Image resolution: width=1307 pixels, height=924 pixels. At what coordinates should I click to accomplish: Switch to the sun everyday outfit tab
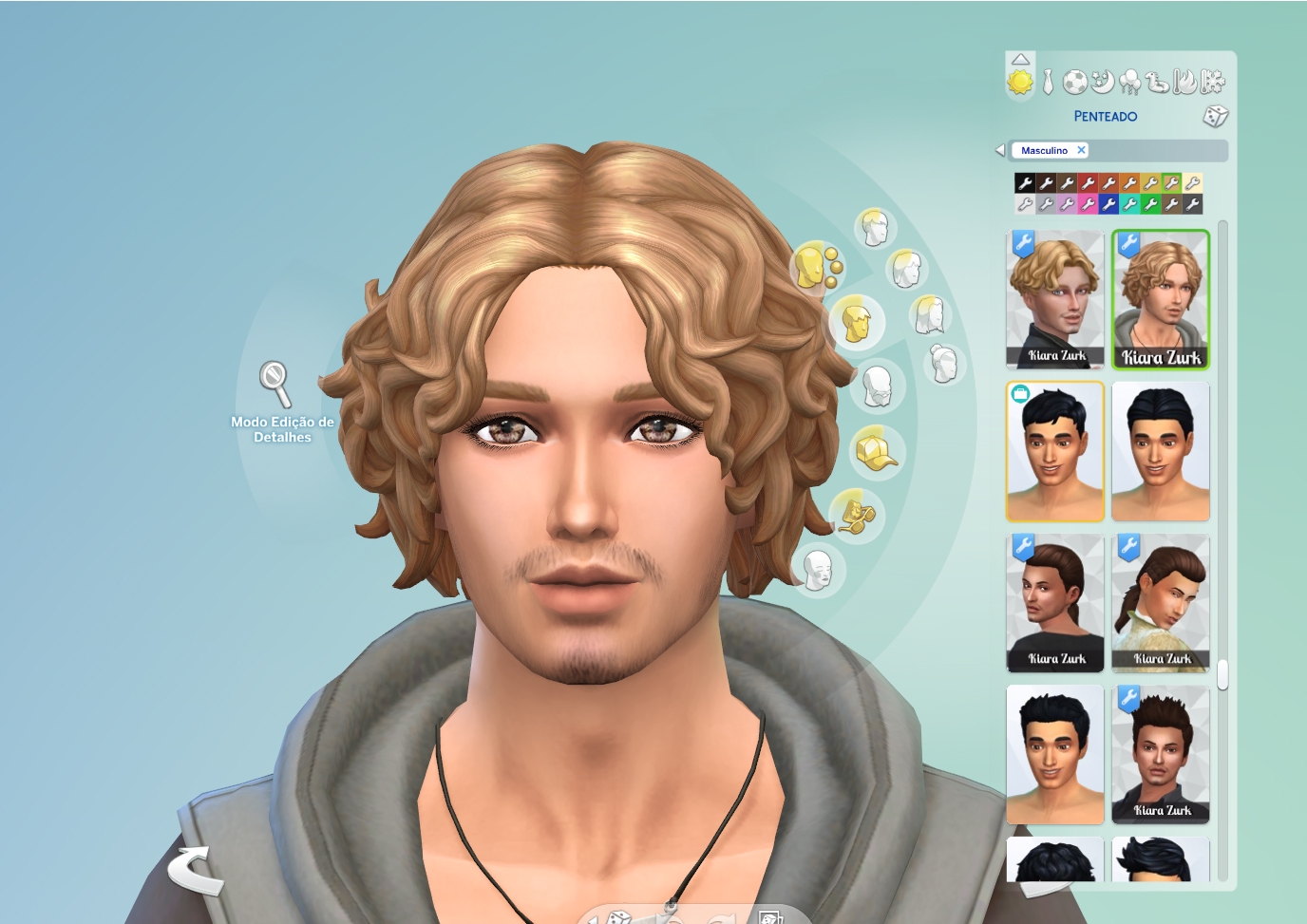(1022, 82)
